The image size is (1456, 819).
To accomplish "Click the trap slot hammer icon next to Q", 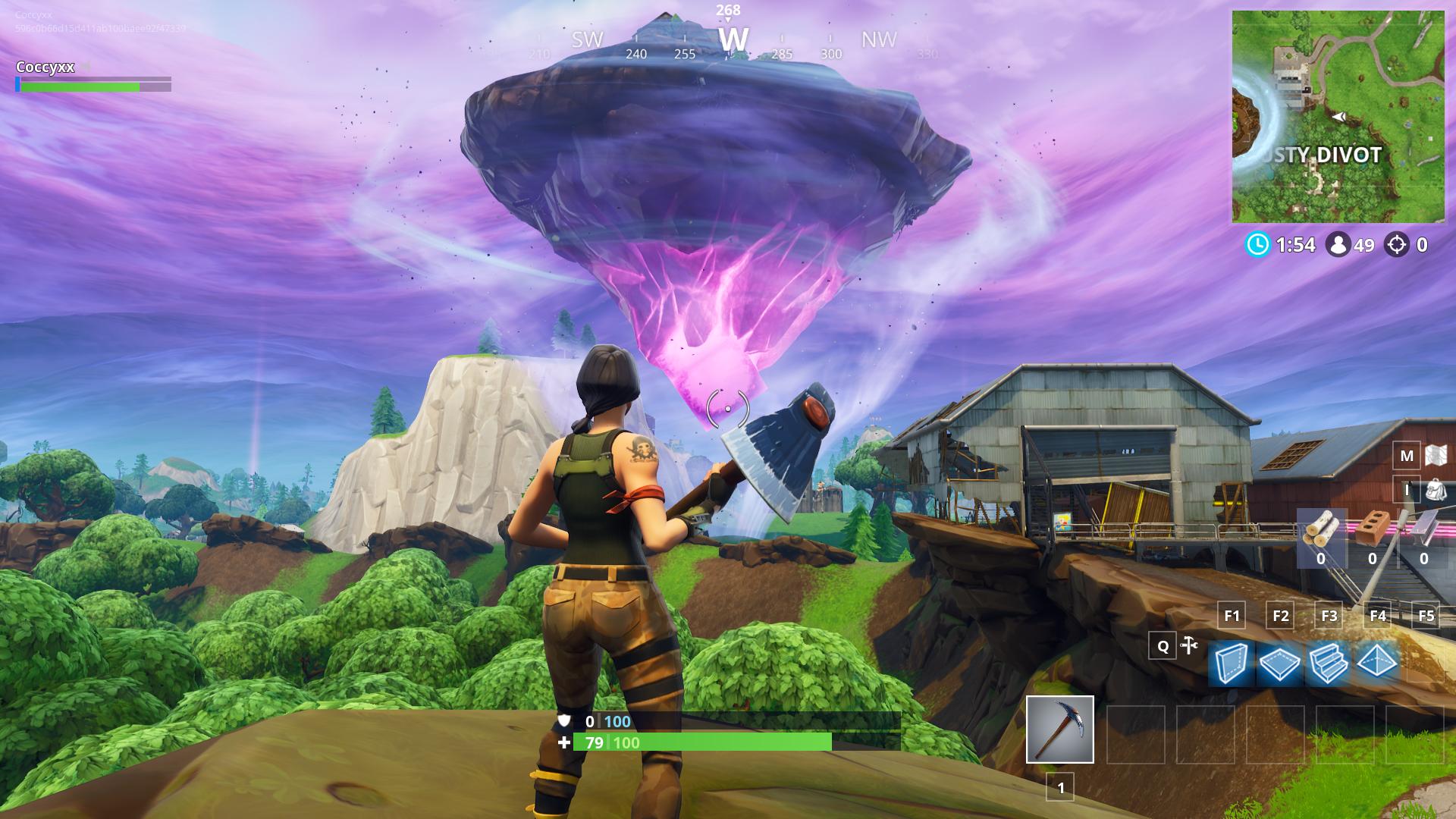I will point(1188,646).
